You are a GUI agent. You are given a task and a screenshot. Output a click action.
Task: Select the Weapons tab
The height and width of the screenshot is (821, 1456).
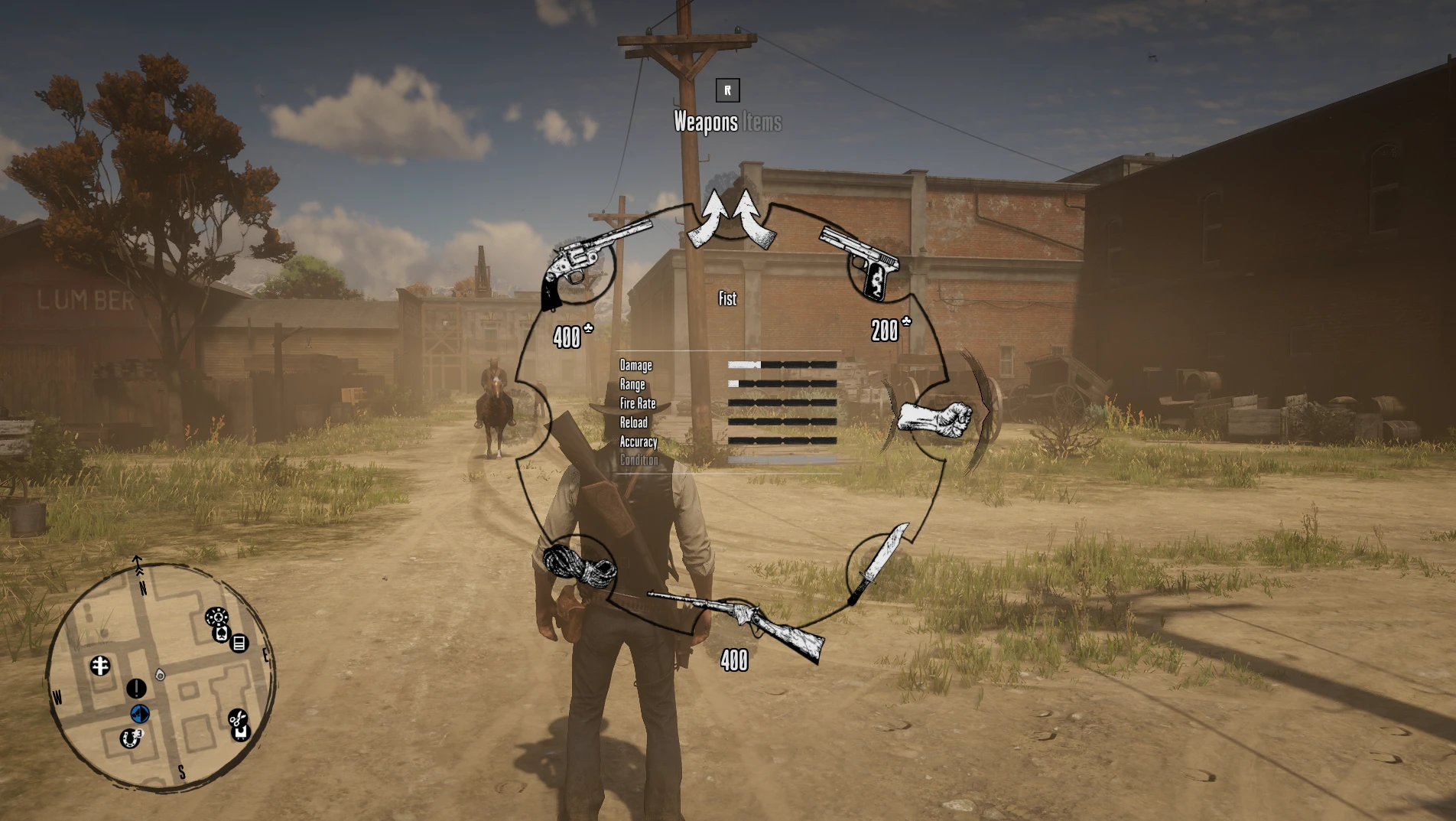pos(705,122)
